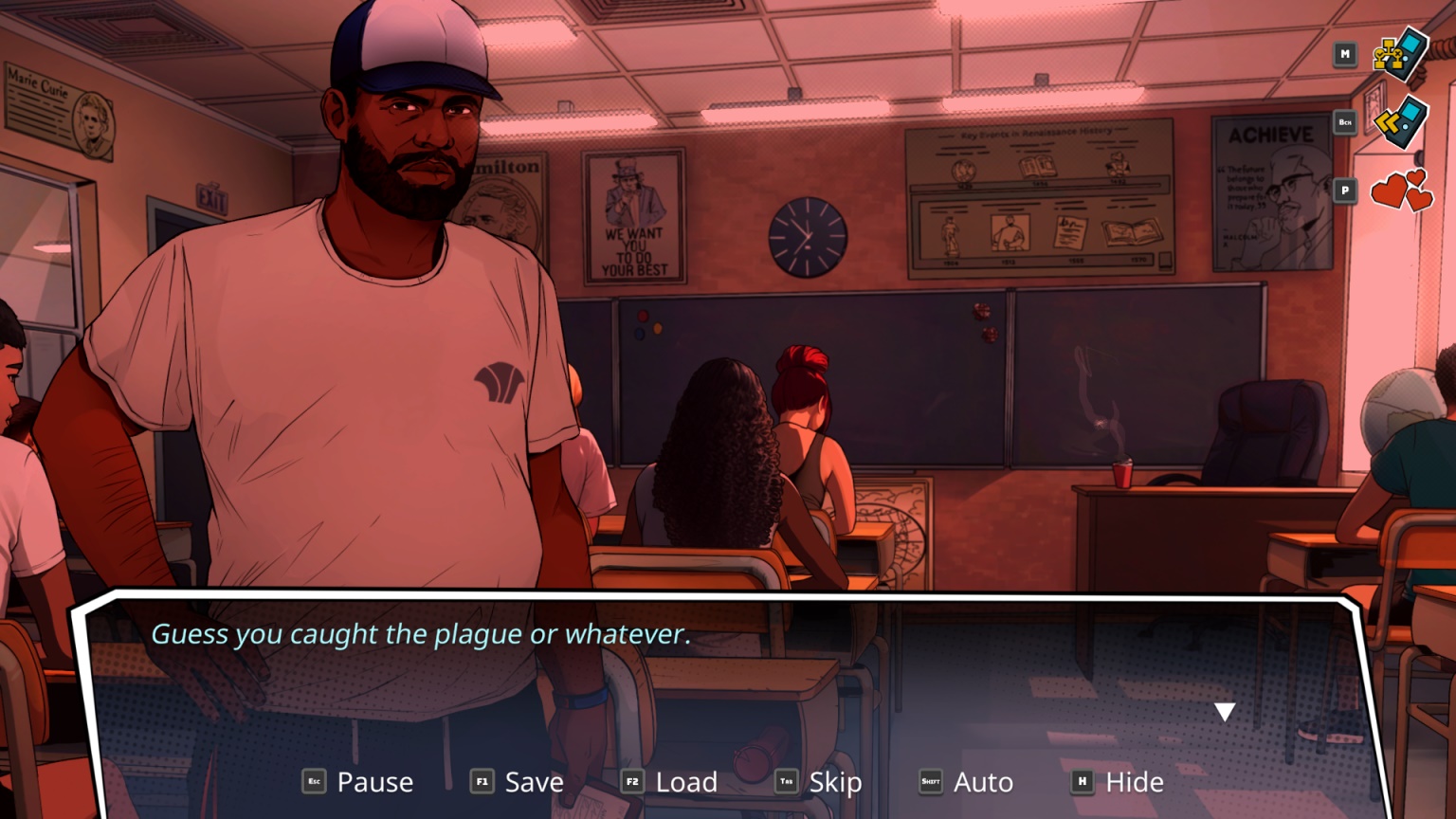Click the Tab key badge beside Skip
The width and height of the screenshot is (1456, 819).
tap(785, 782)
